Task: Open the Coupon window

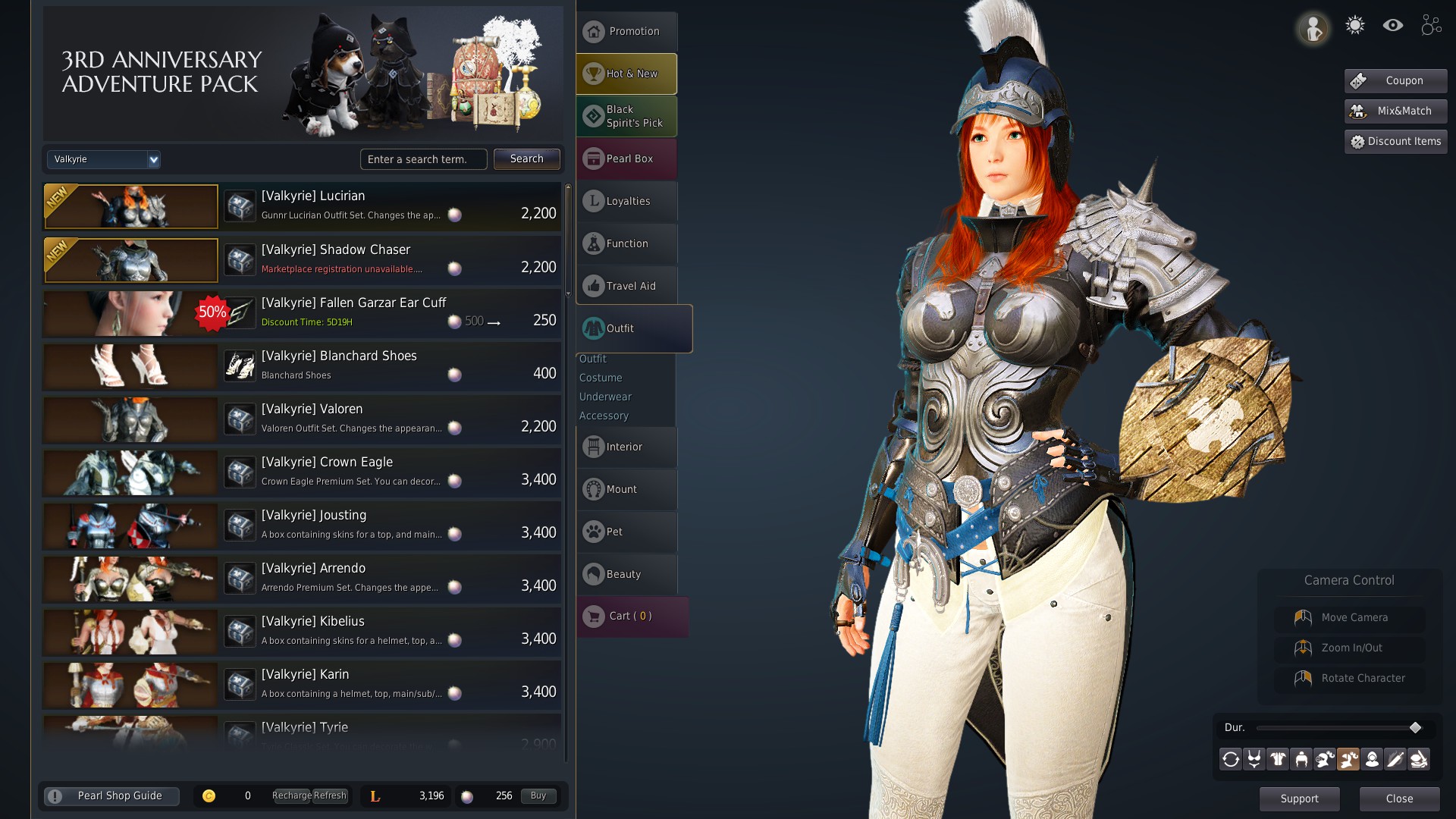Action: (1395, 81)
